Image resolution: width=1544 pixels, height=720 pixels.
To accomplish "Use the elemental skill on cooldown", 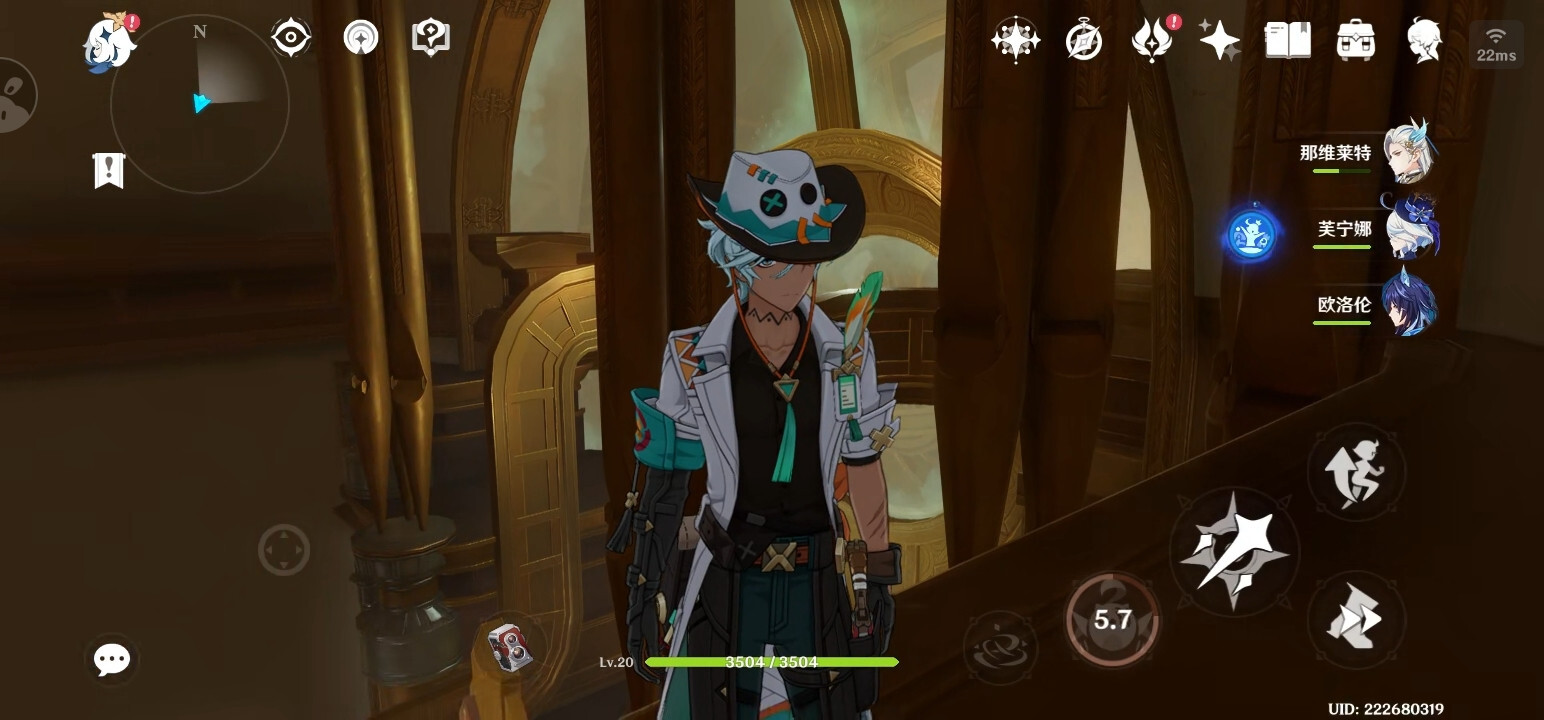I will [1112, 620].
